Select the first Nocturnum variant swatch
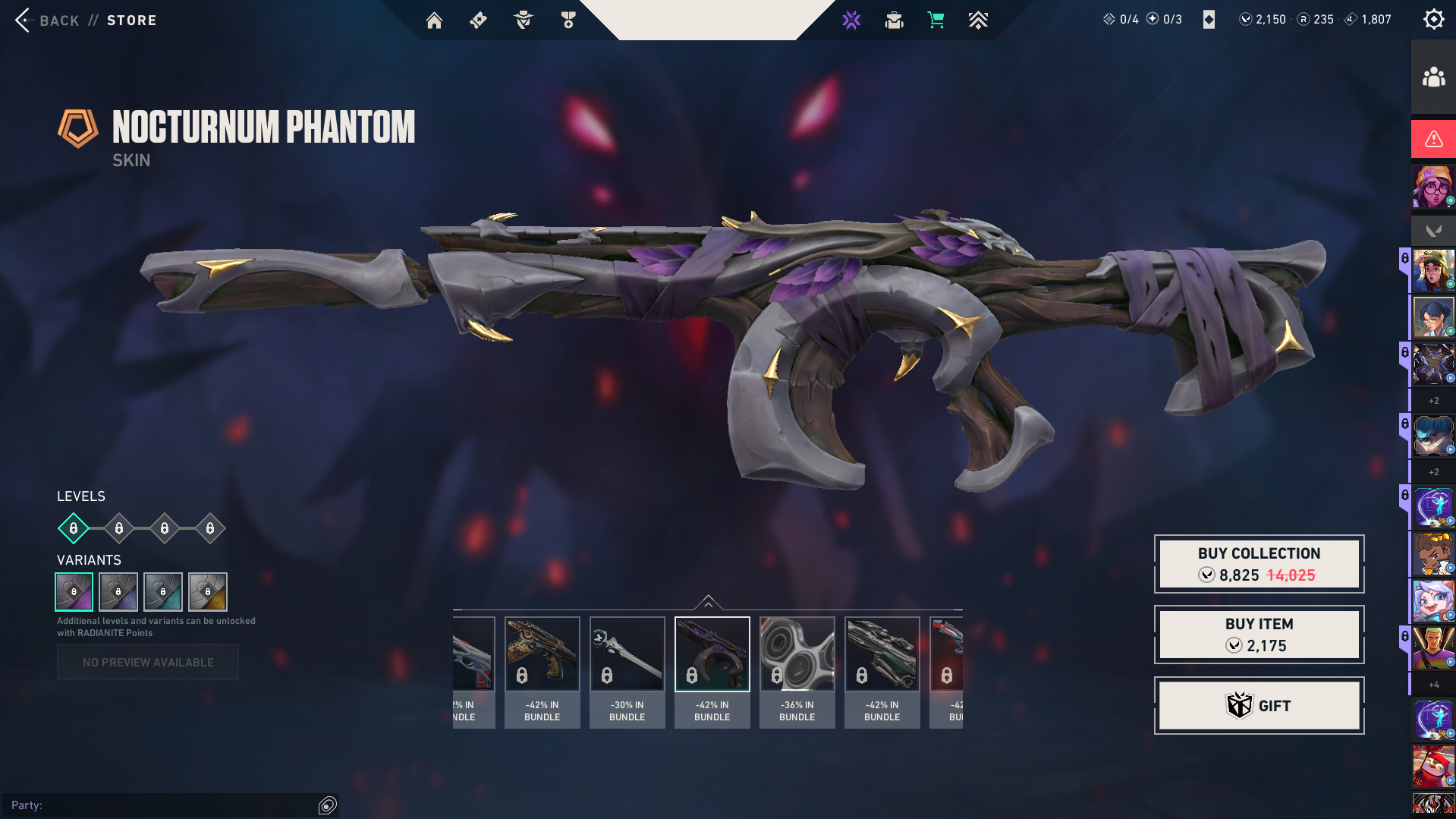 click(x=74, y=591)
